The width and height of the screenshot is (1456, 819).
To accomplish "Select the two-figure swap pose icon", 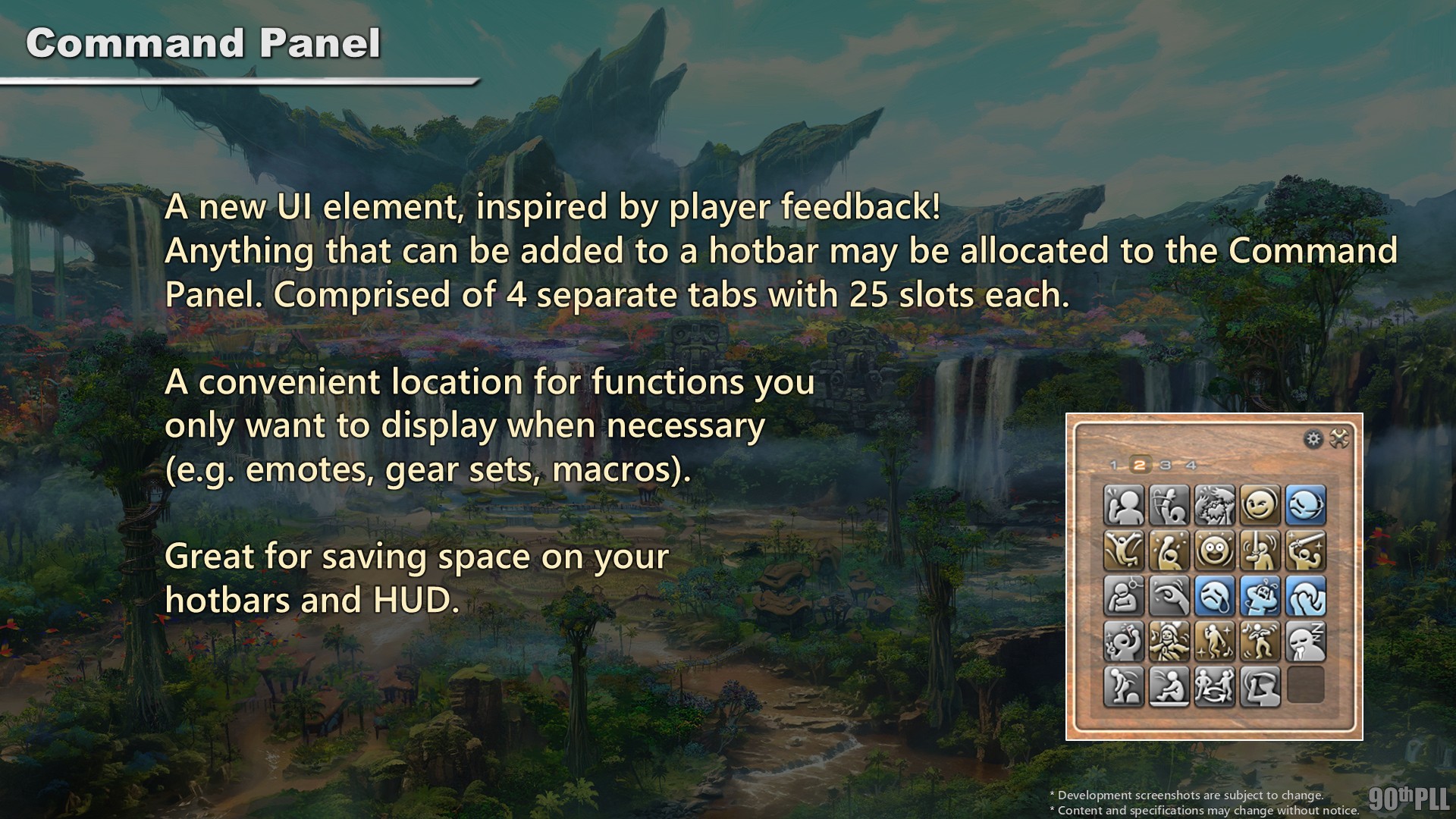I will (1214, 687).
